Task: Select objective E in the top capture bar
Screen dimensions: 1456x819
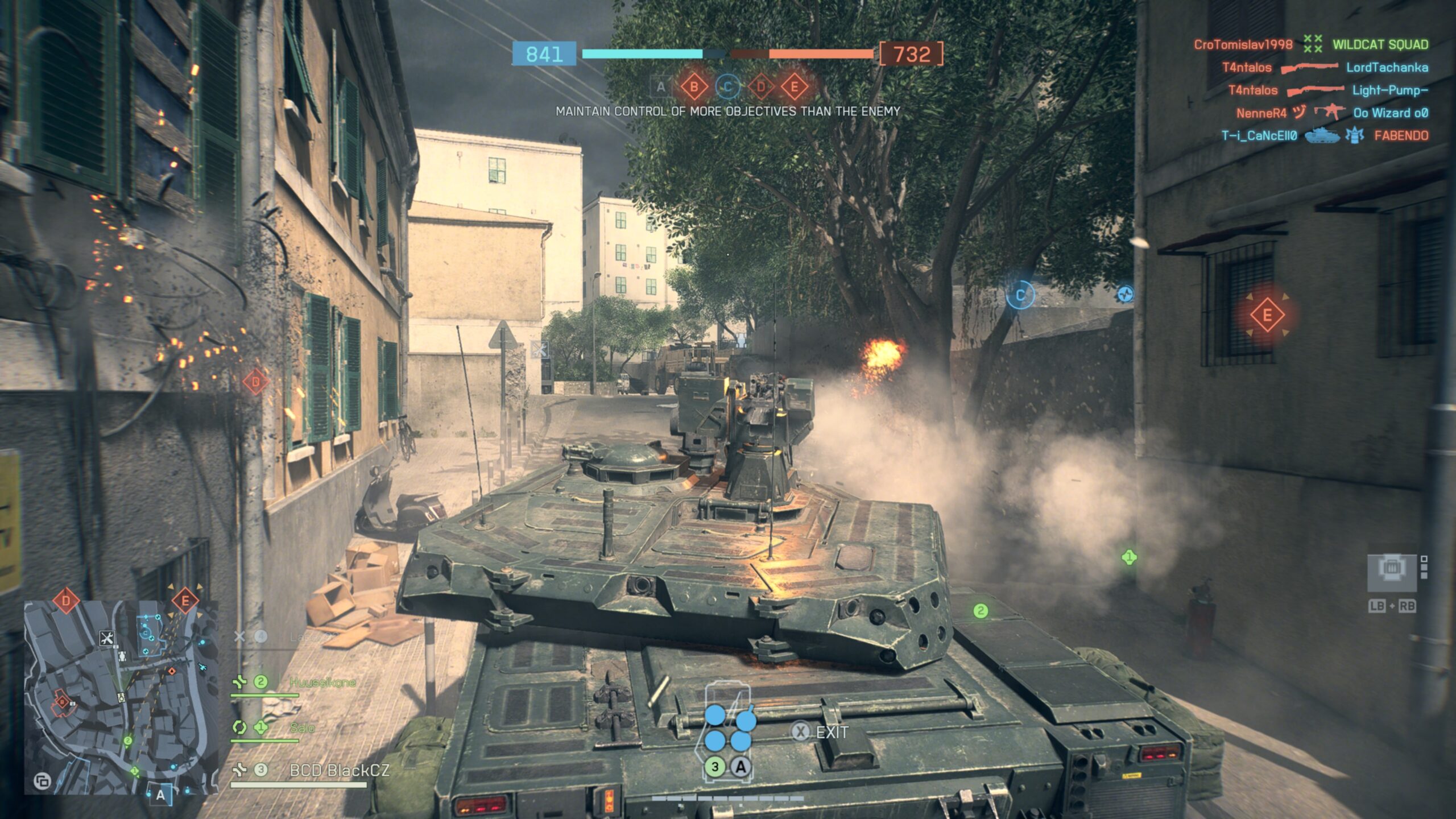Action: (795, 87)
